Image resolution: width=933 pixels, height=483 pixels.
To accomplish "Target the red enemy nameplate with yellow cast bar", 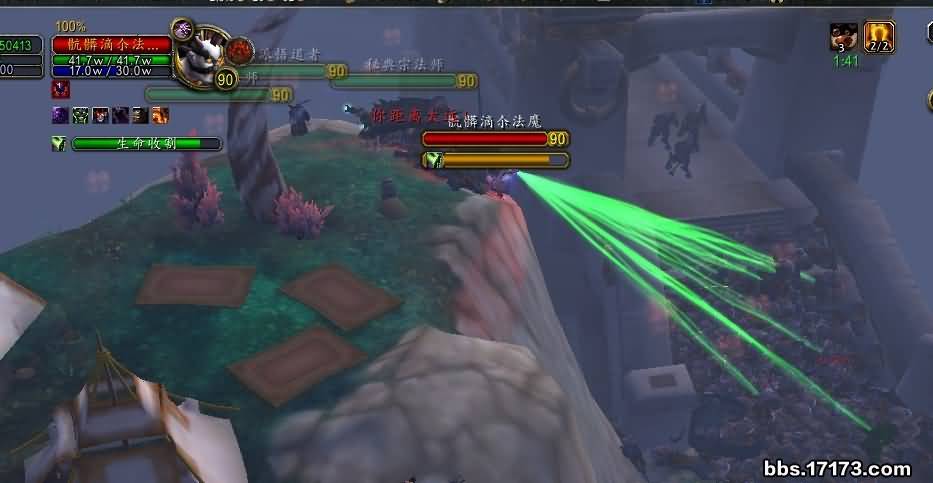I will tap(495, 139).
